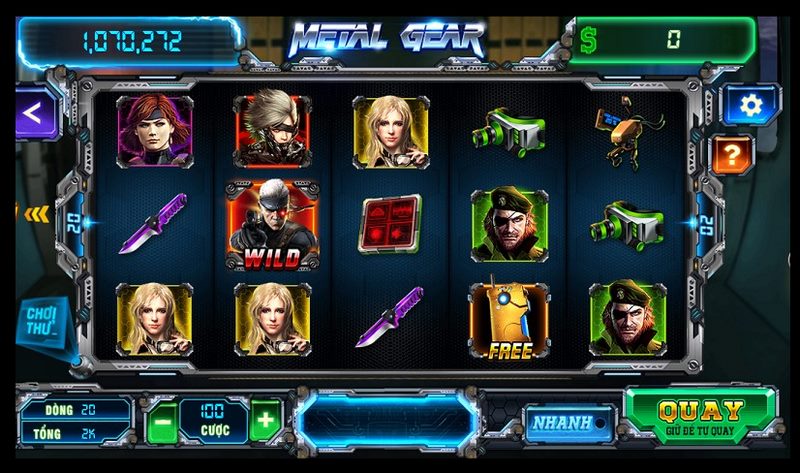The width and height of the screenshot is (800, 473).
Task: Open the DÒNG paylines selector
Action: coord(75,409)
